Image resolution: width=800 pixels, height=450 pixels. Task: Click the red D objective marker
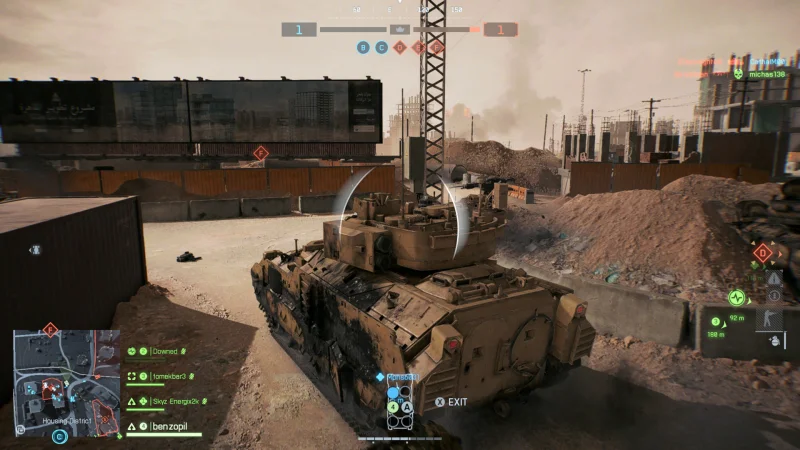point(763,252)
